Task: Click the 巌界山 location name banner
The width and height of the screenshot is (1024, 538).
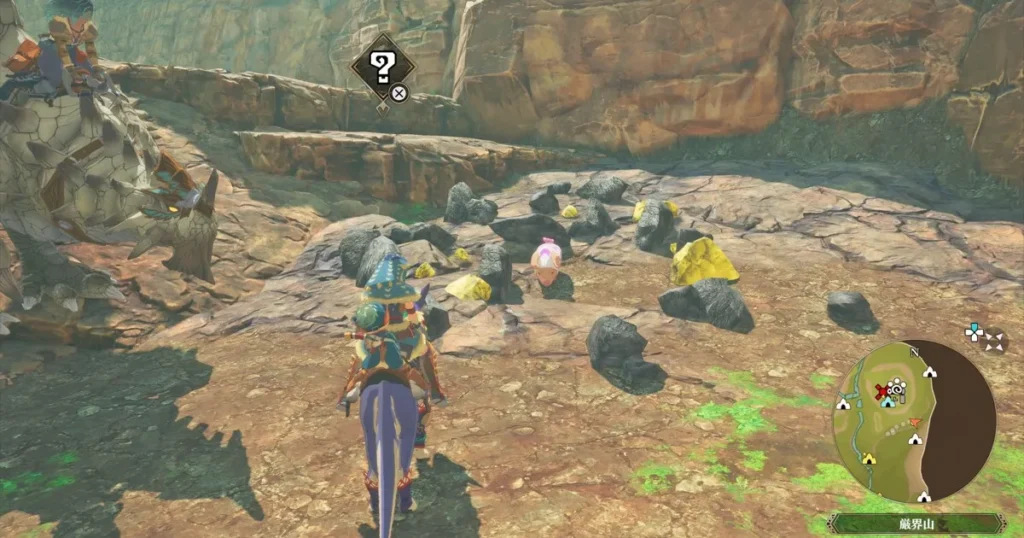Action: tap(918, 523)
